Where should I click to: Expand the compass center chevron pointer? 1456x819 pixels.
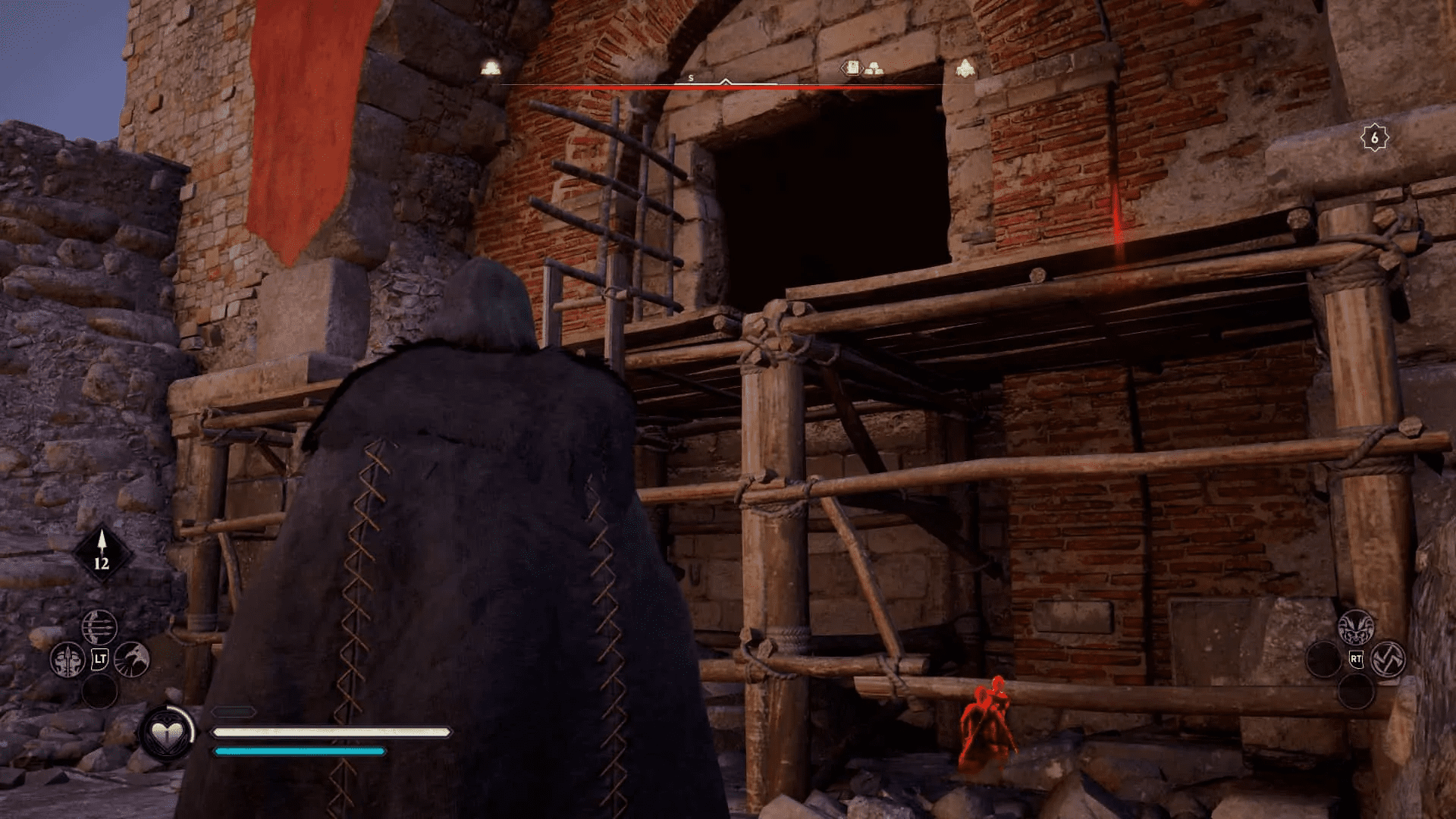725,82
